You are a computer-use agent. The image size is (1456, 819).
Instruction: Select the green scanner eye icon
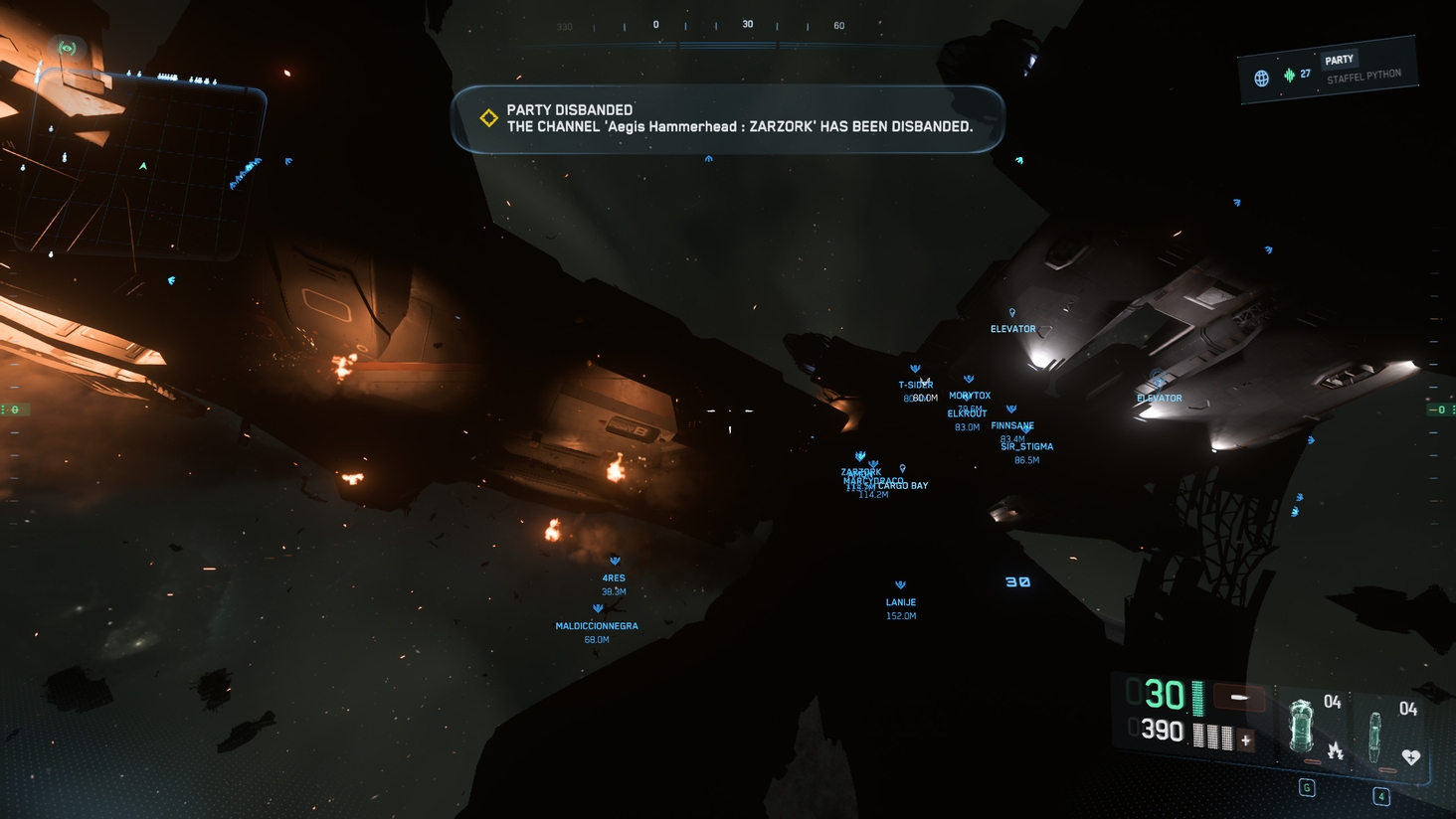pos(67,48)
